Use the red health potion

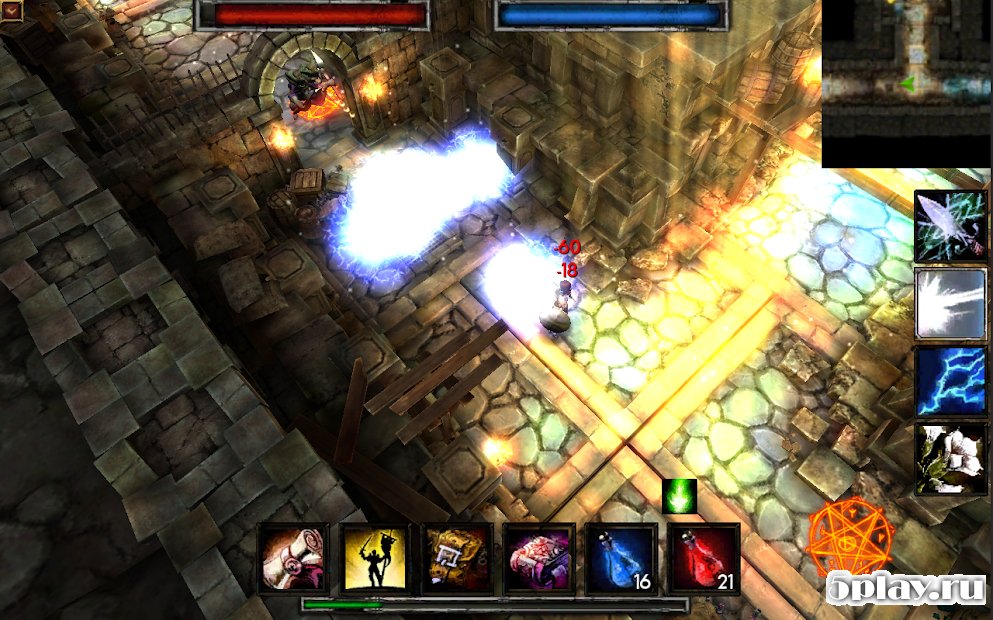[x=704, y=559]
